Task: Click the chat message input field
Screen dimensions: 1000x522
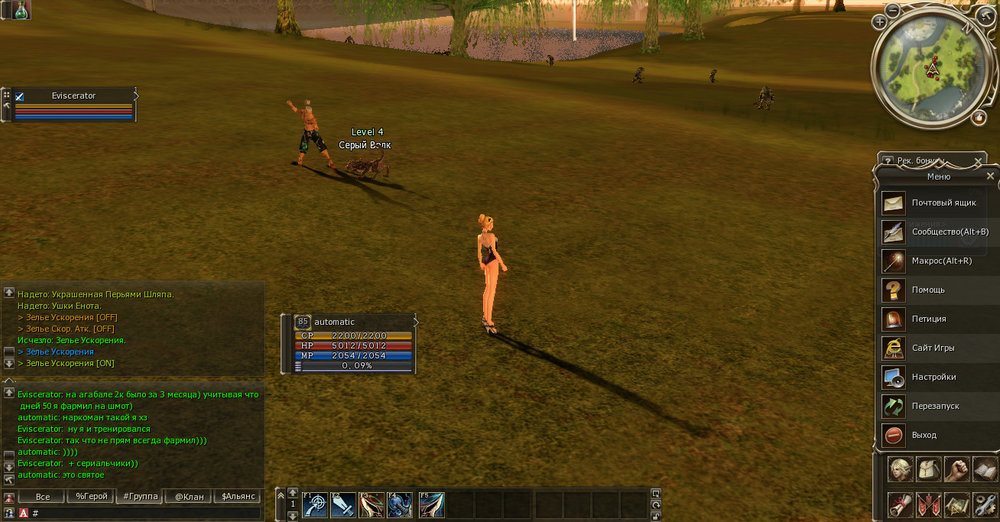Action: (x=140, y=513)
